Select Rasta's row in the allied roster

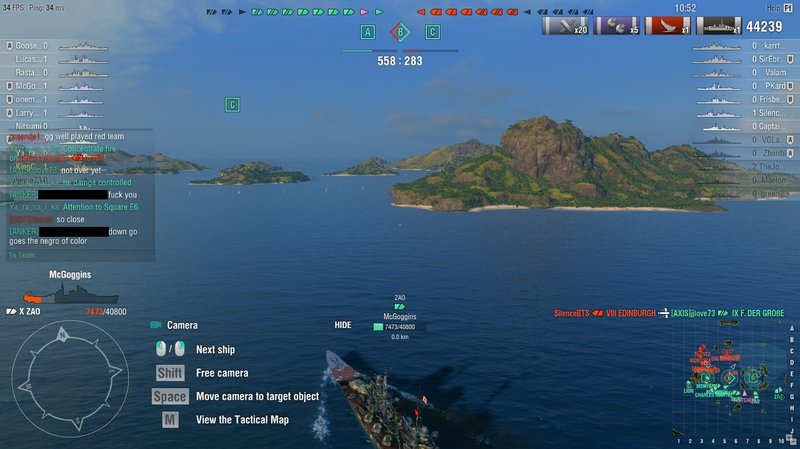pos(30,73)
